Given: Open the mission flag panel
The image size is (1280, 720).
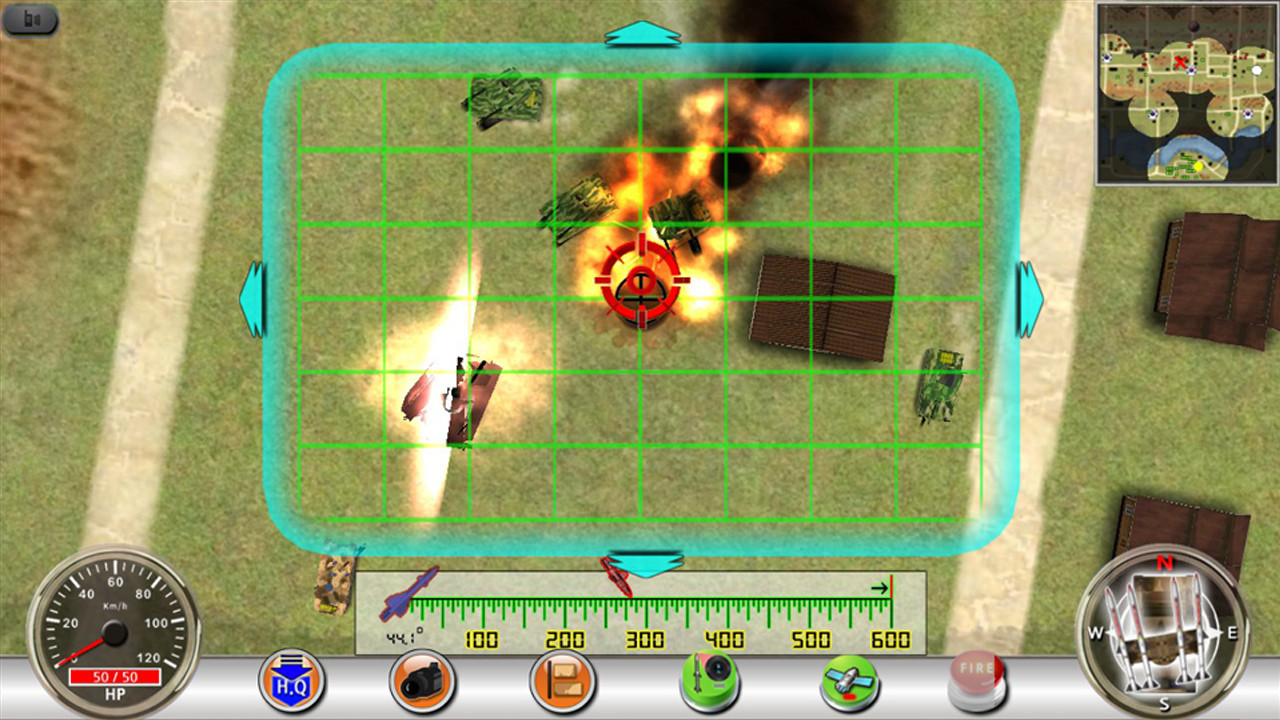Looking at the screenshot, I should (562, 681).
